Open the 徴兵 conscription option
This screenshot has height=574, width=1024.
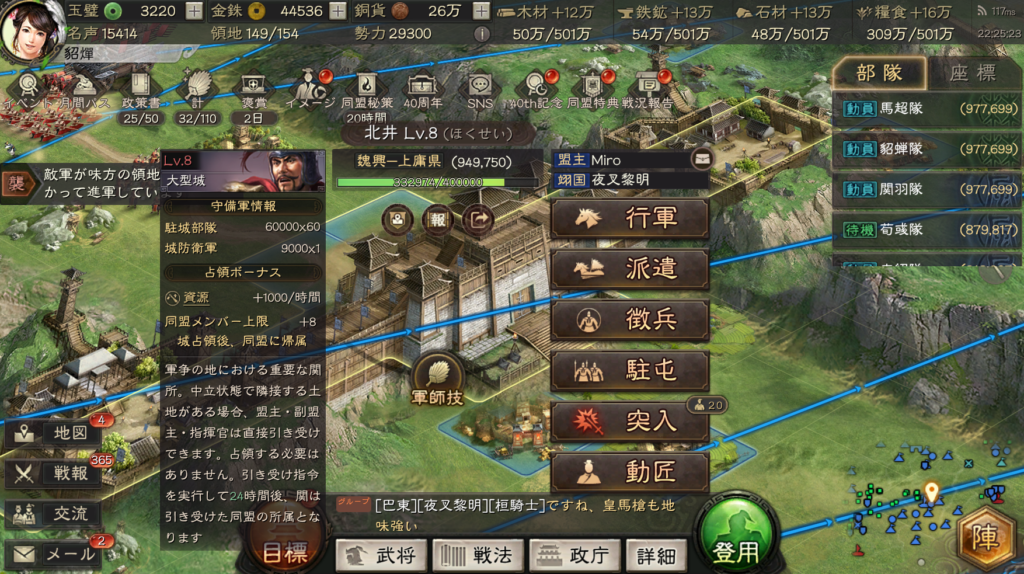[630, 320]
